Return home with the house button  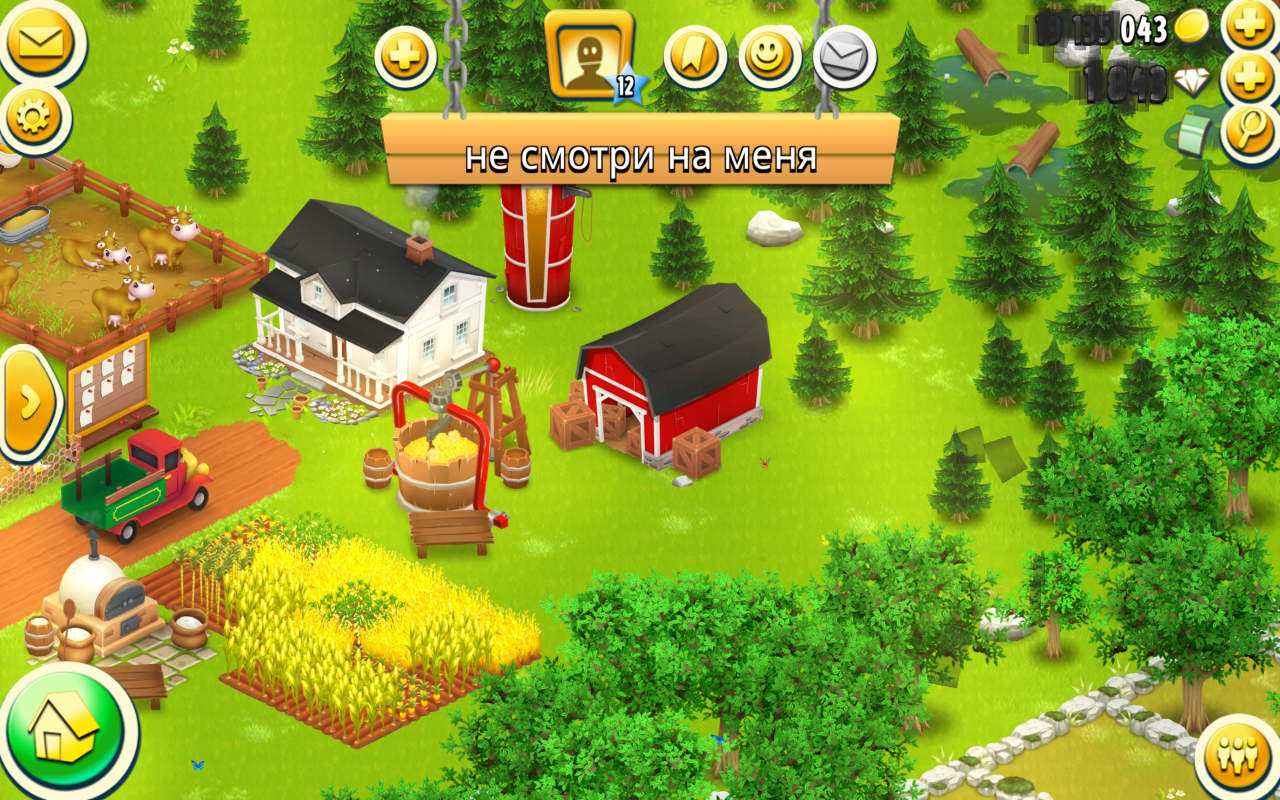66,729
